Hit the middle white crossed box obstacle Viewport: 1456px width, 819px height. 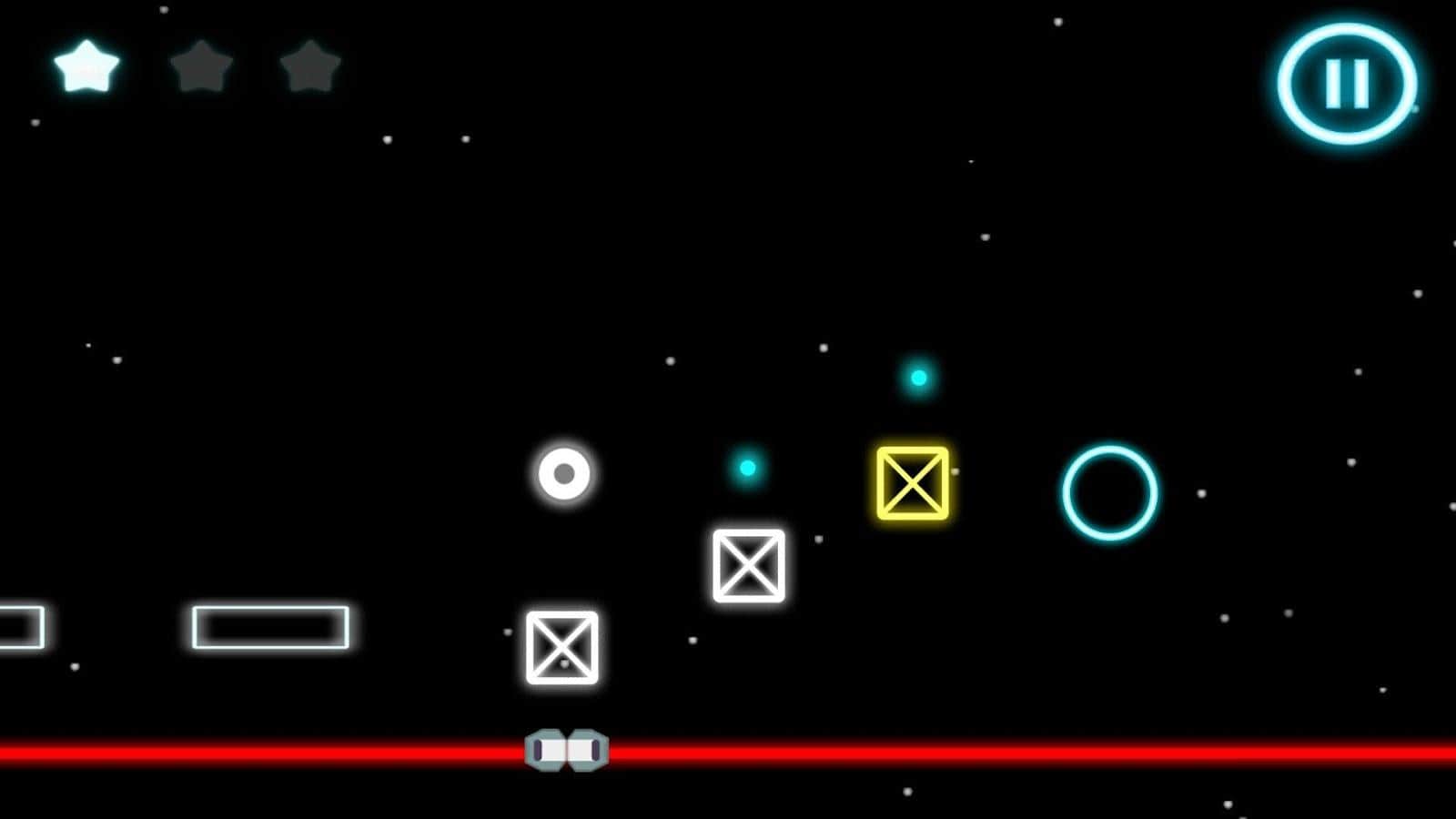pos(749,566)
